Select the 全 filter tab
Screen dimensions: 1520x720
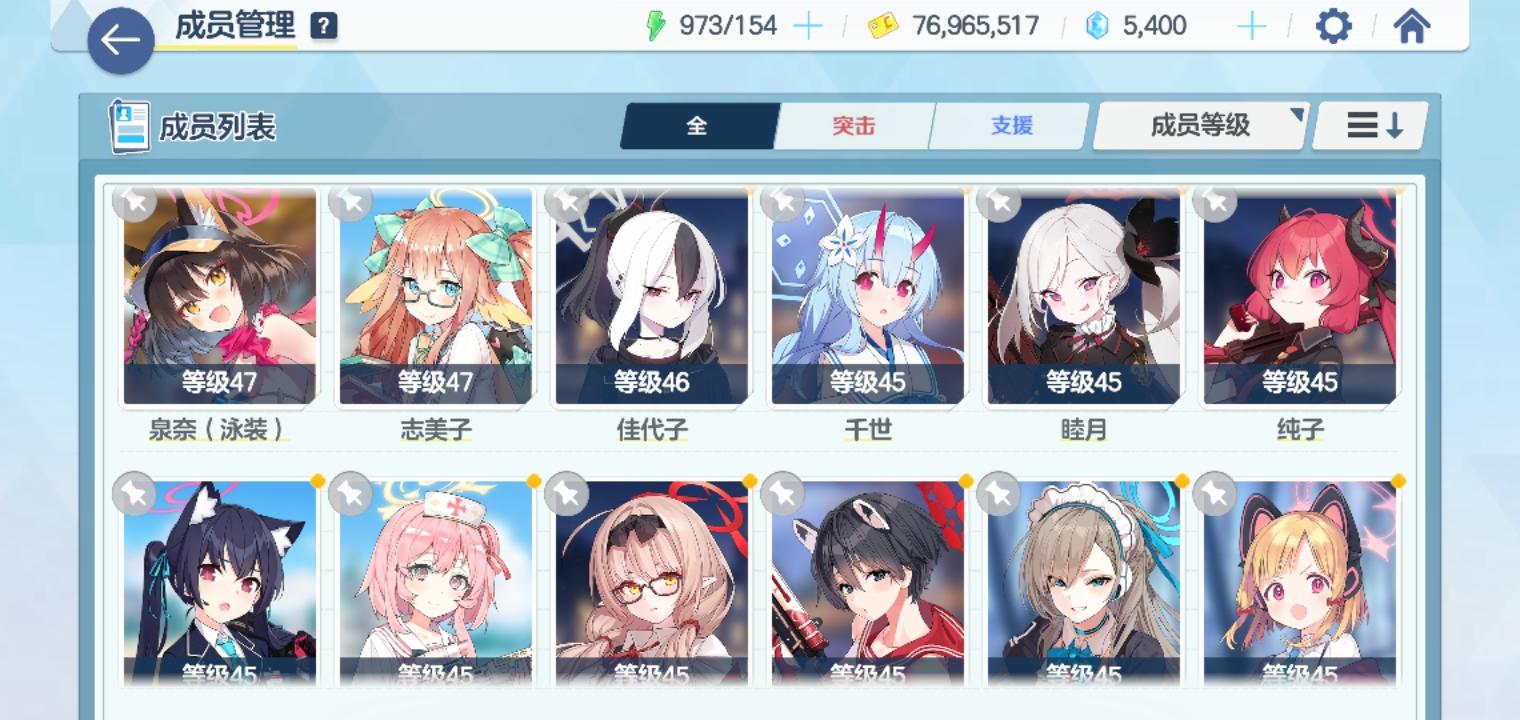[698, 125]
